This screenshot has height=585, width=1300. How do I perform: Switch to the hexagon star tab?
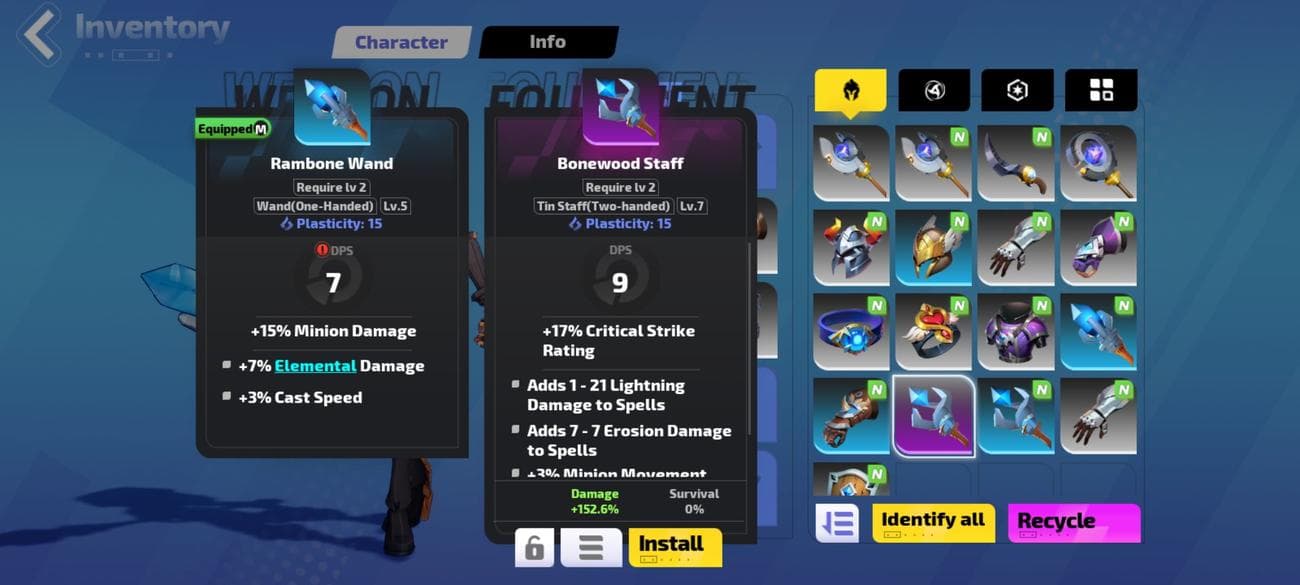1017,91
